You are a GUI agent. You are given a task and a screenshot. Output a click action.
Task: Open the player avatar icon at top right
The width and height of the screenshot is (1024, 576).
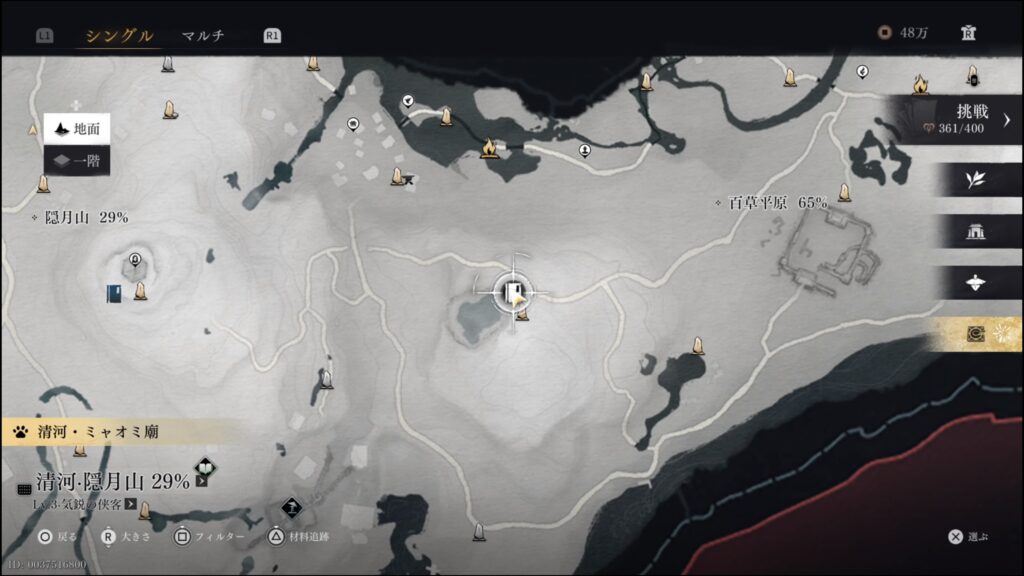point(968,33)
